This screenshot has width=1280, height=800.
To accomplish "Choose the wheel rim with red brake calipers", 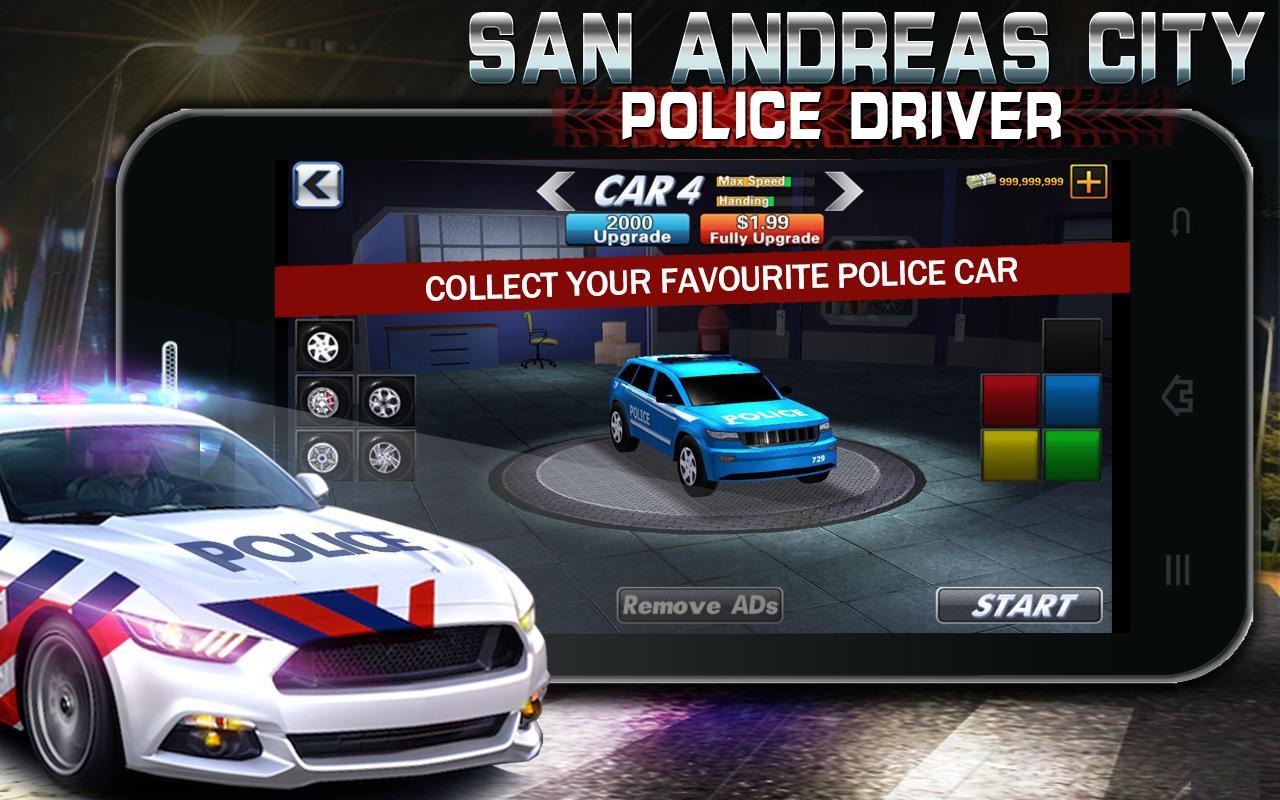I will pos(322,400).
